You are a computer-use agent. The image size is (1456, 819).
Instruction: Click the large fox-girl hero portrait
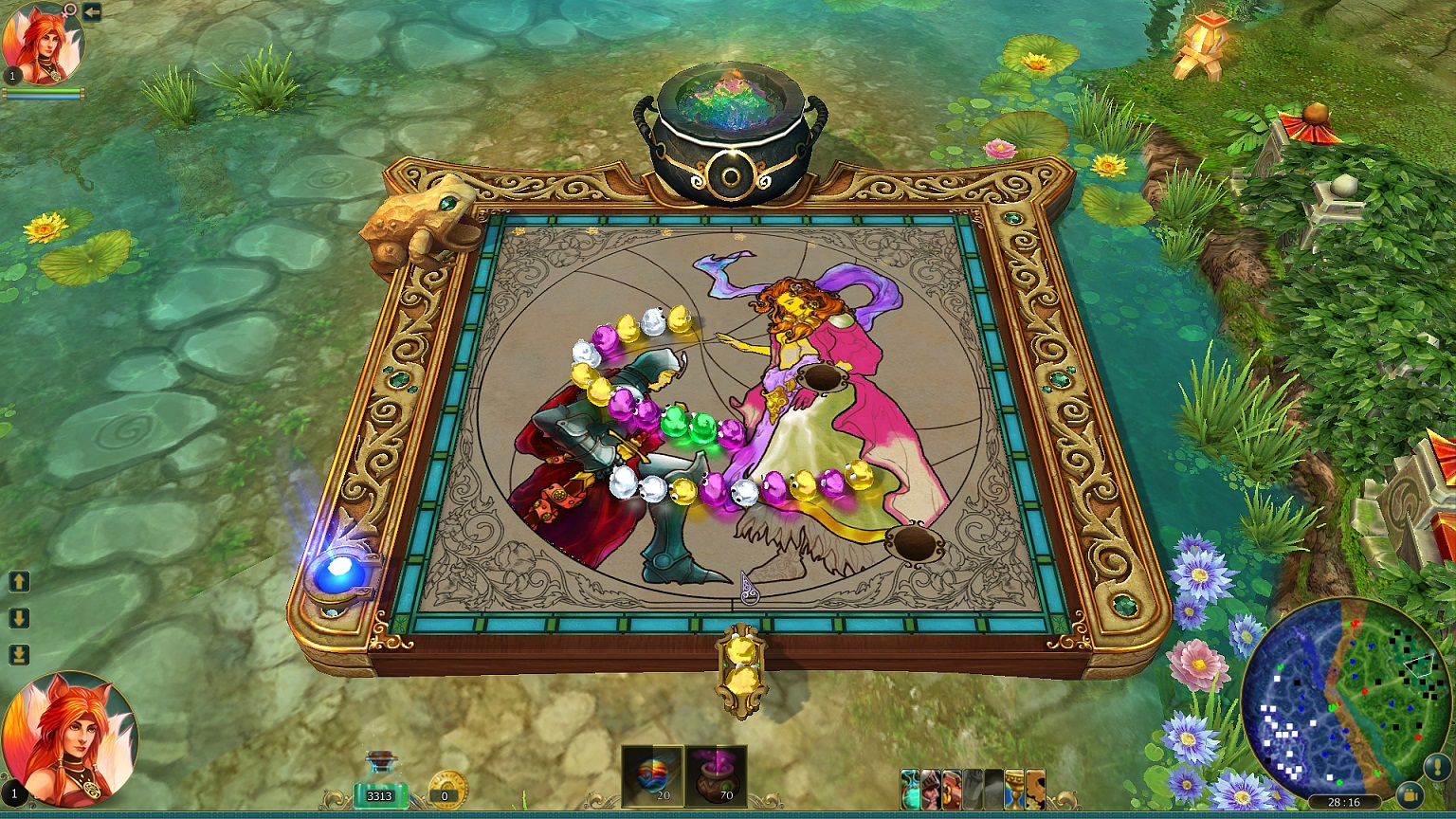coord(69,739)
